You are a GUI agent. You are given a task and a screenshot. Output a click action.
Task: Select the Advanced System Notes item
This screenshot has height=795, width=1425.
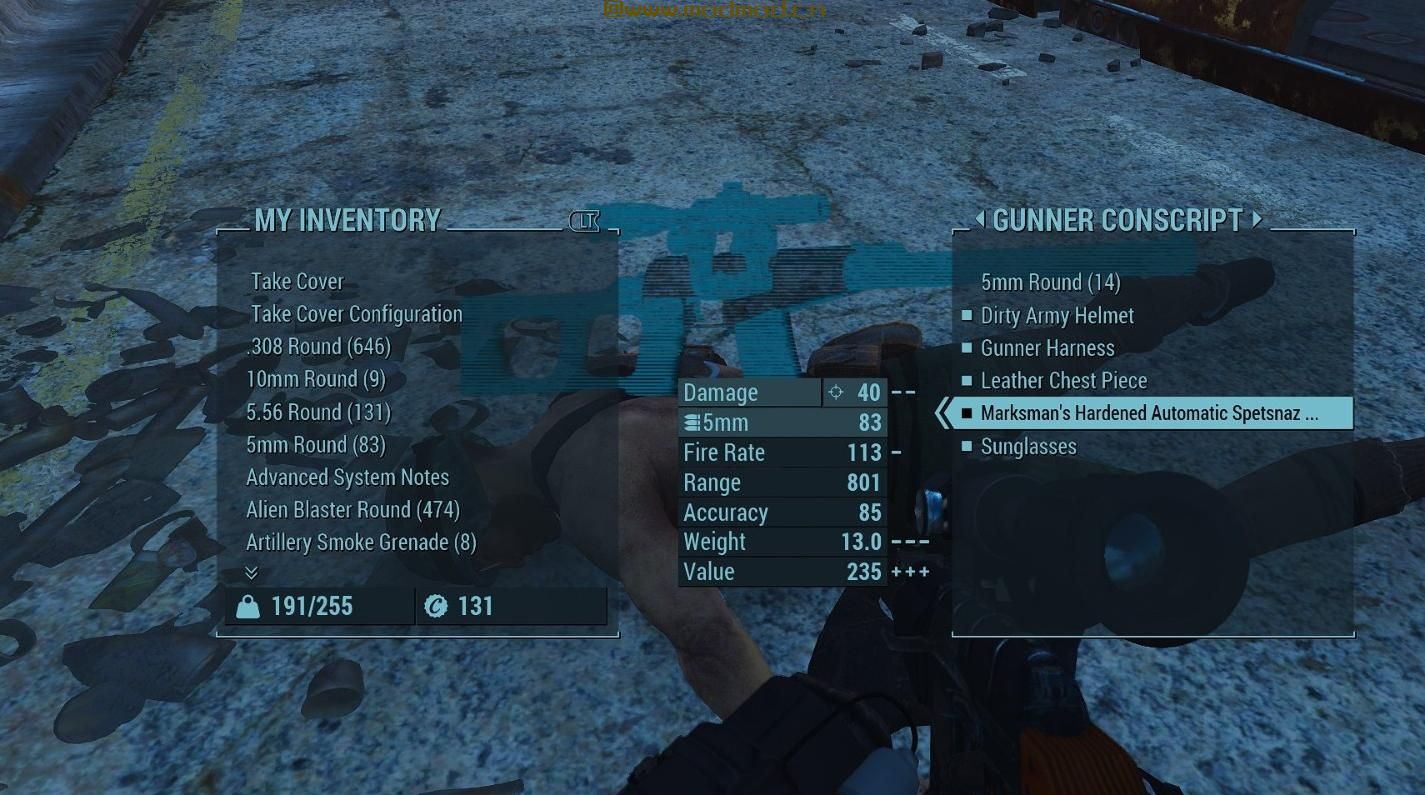coord(347,477)
